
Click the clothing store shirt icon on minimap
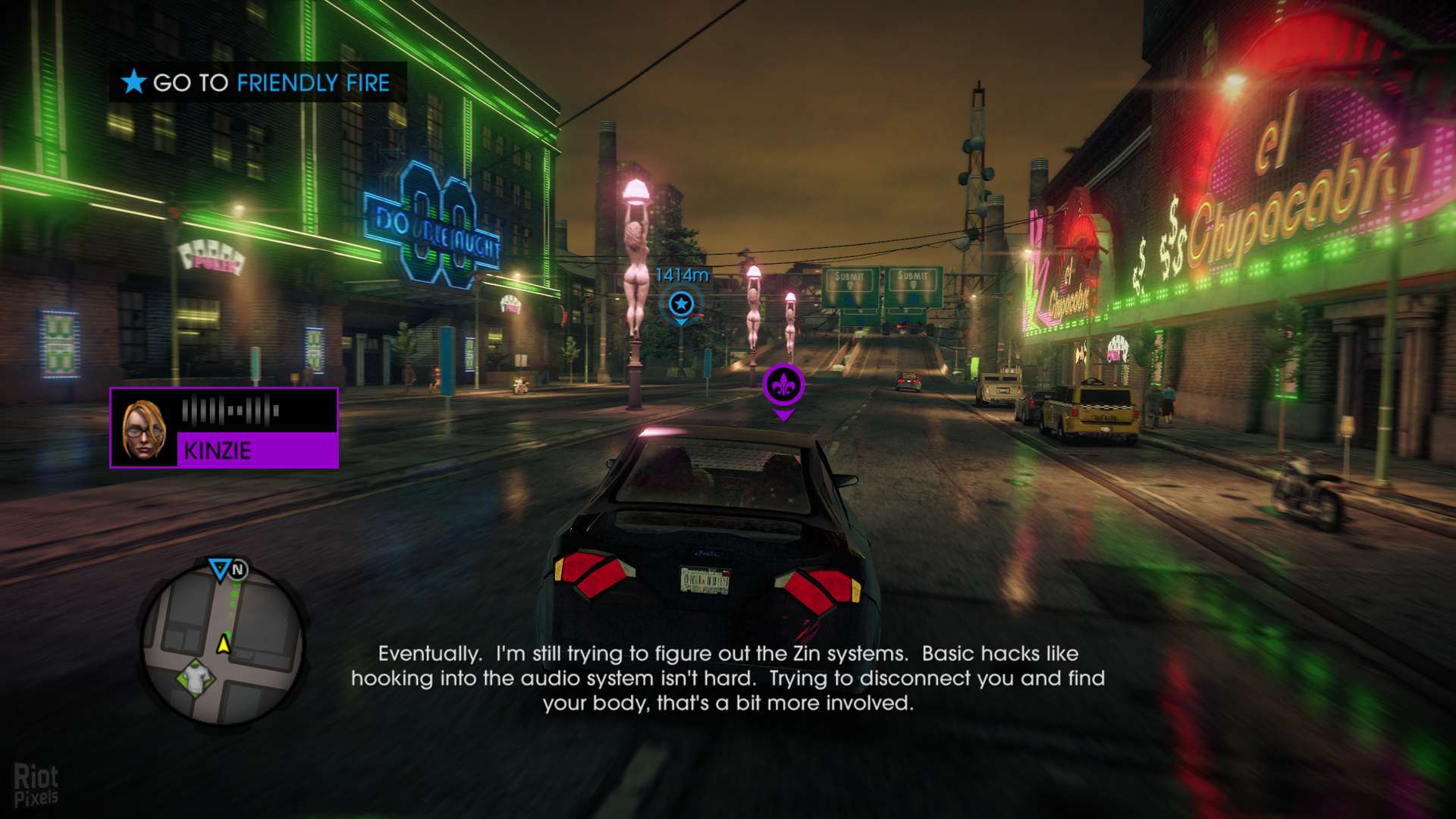tap(196, 676)
